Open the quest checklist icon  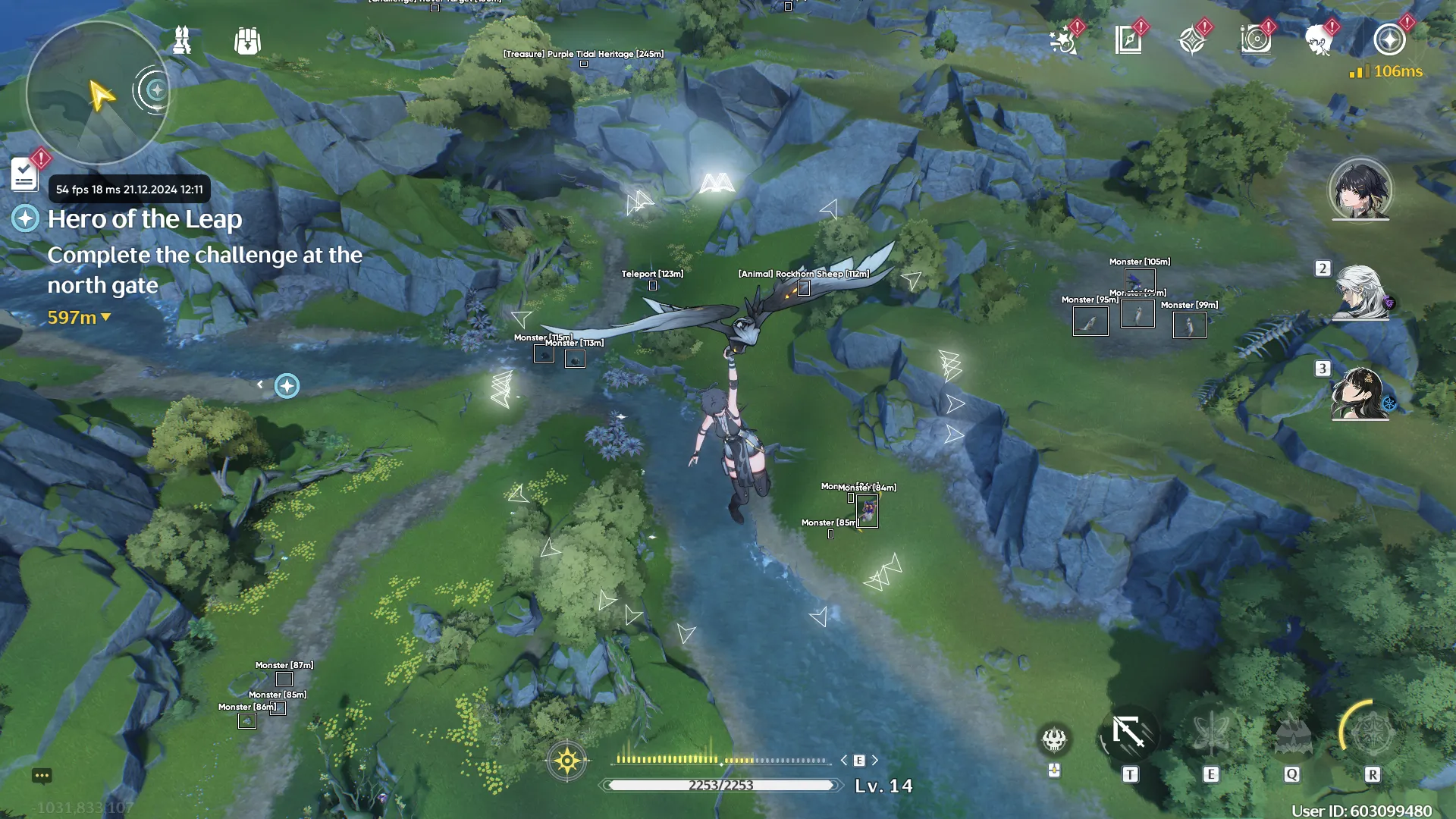tap(25, 175)
